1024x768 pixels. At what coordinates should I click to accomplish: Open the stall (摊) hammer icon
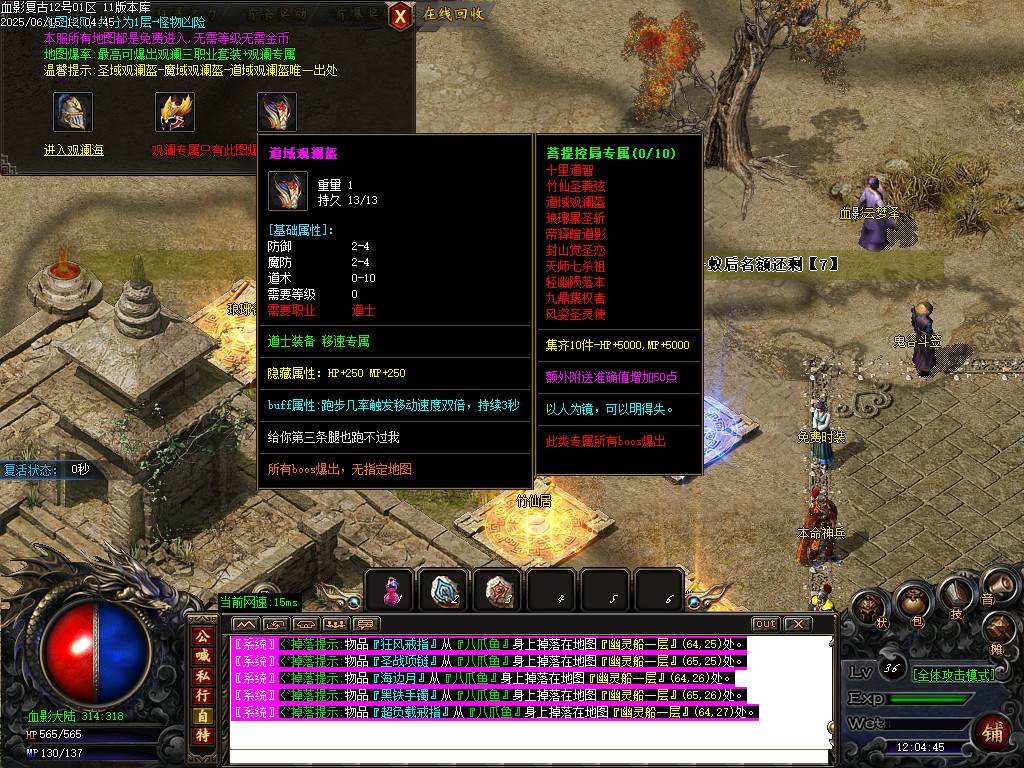tap(999, 629)
